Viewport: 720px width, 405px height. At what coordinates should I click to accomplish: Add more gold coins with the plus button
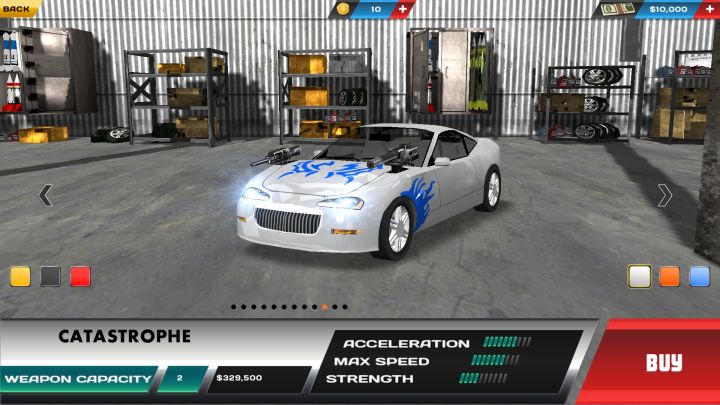[403, 9]
